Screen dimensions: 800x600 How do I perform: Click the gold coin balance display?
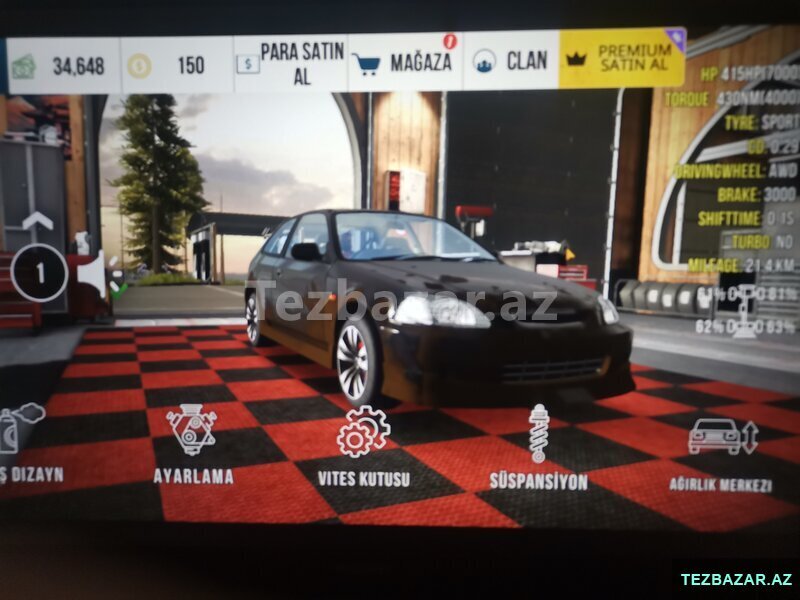pos(176,66)
